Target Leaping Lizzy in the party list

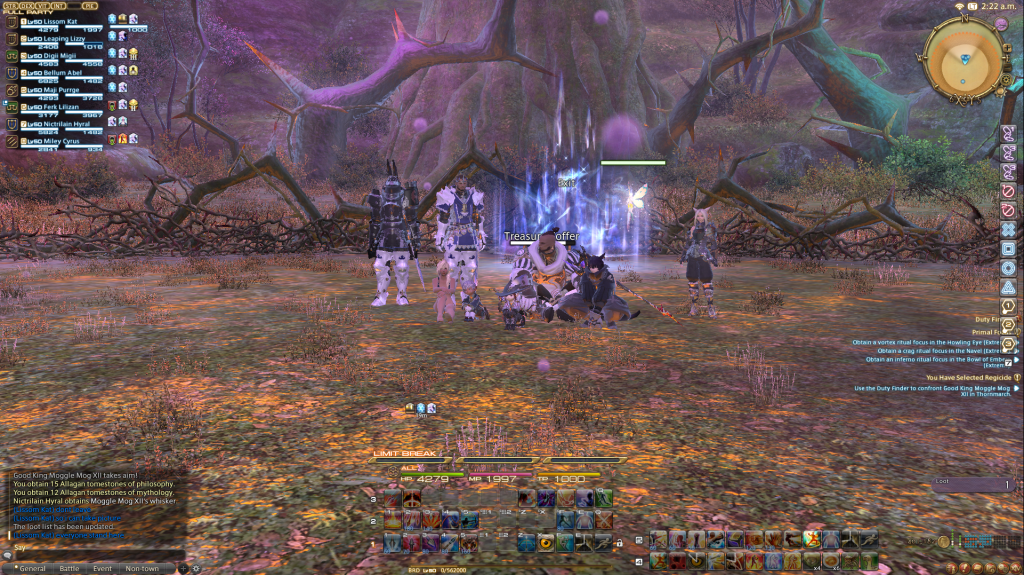click(x=57, y=38)
